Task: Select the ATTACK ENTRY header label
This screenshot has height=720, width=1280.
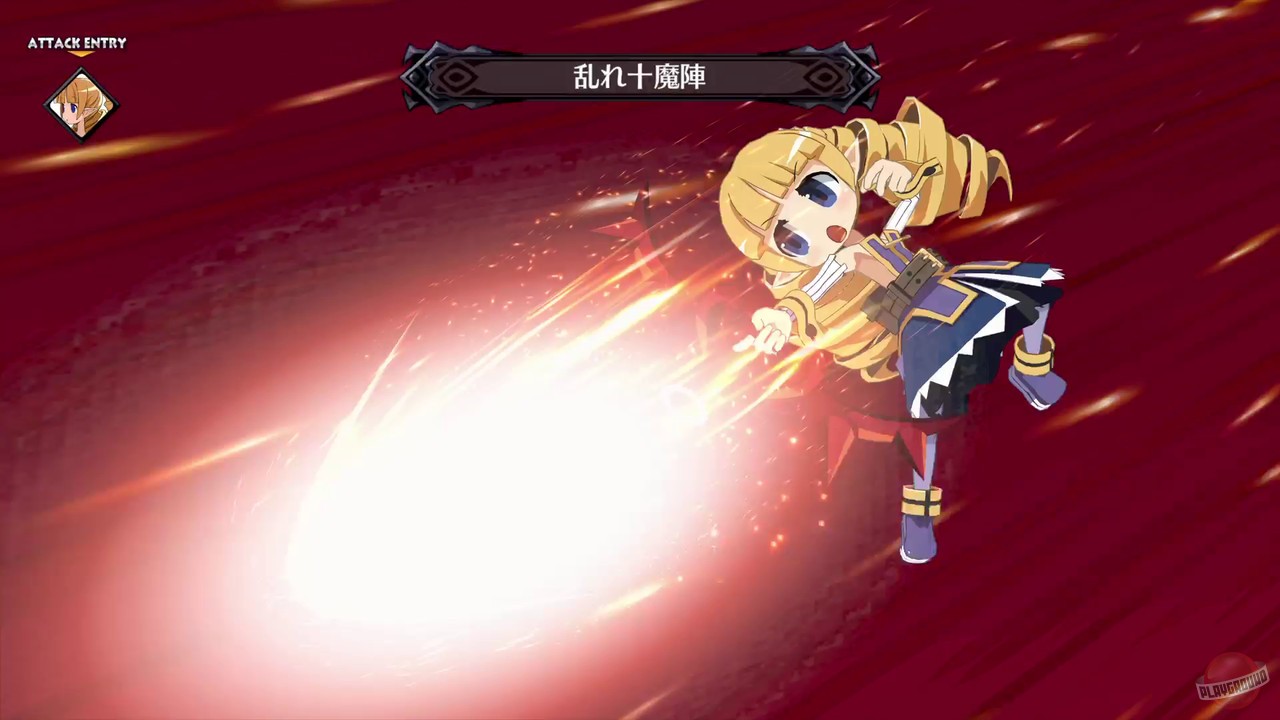Action: point(77,43)
